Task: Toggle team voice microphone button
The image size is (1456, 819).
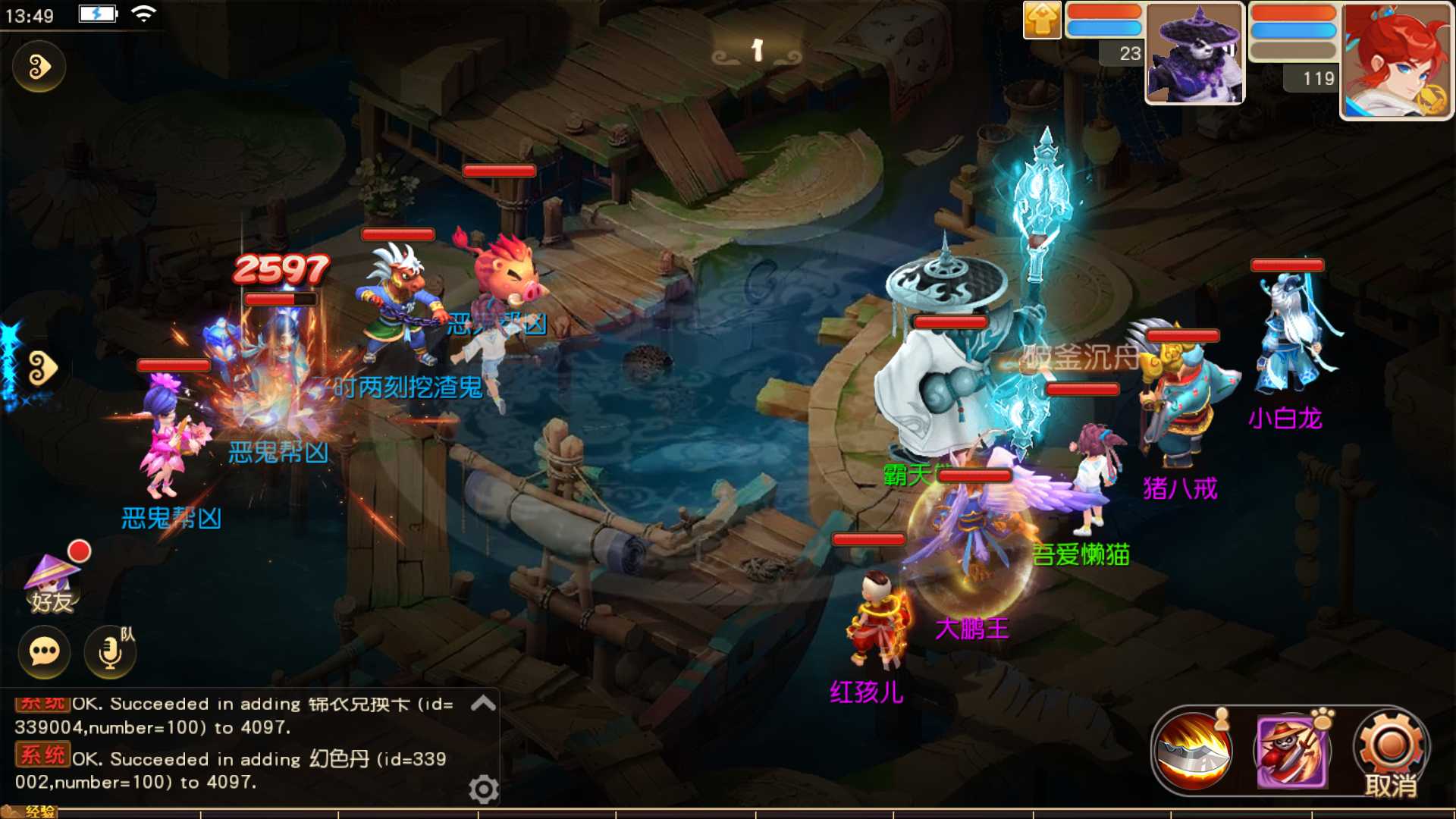Action: click(x=111, y=651)
